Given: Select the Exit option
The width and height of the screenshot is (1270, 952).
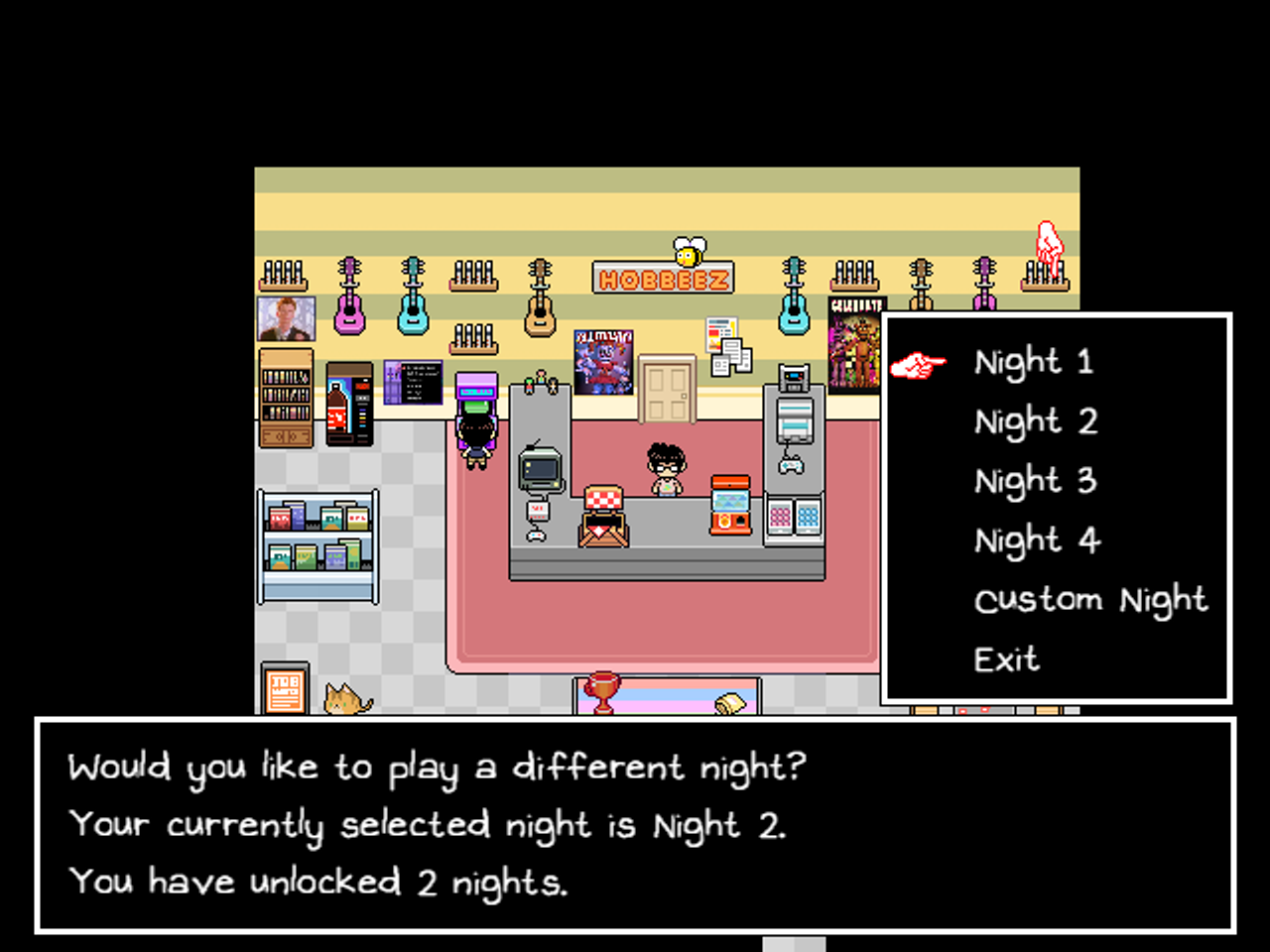Looking at the screenshot, I should (x=1005, y=659).
